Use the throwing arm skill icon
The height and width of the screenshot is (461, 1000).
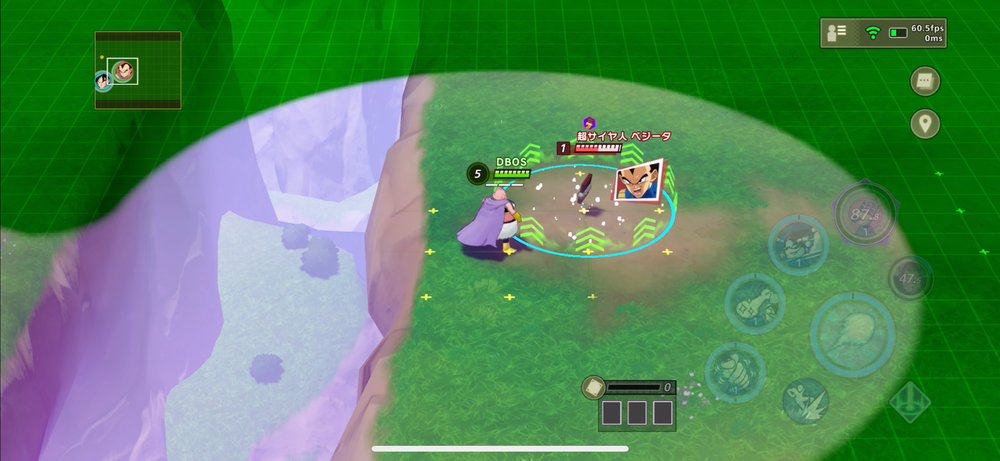coord(754,302)
